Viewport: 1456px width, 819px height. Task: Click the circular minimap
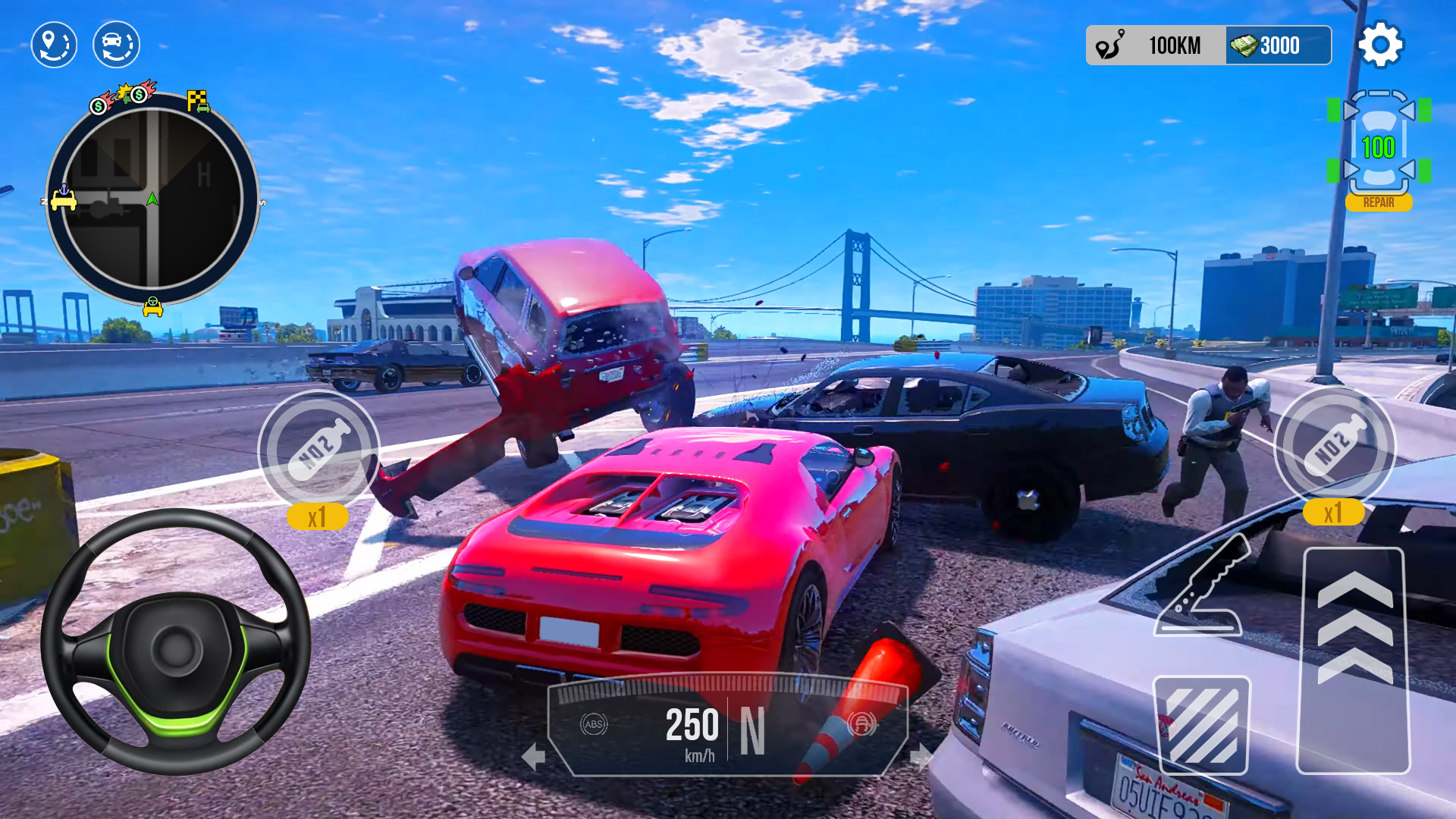point(152,199)
